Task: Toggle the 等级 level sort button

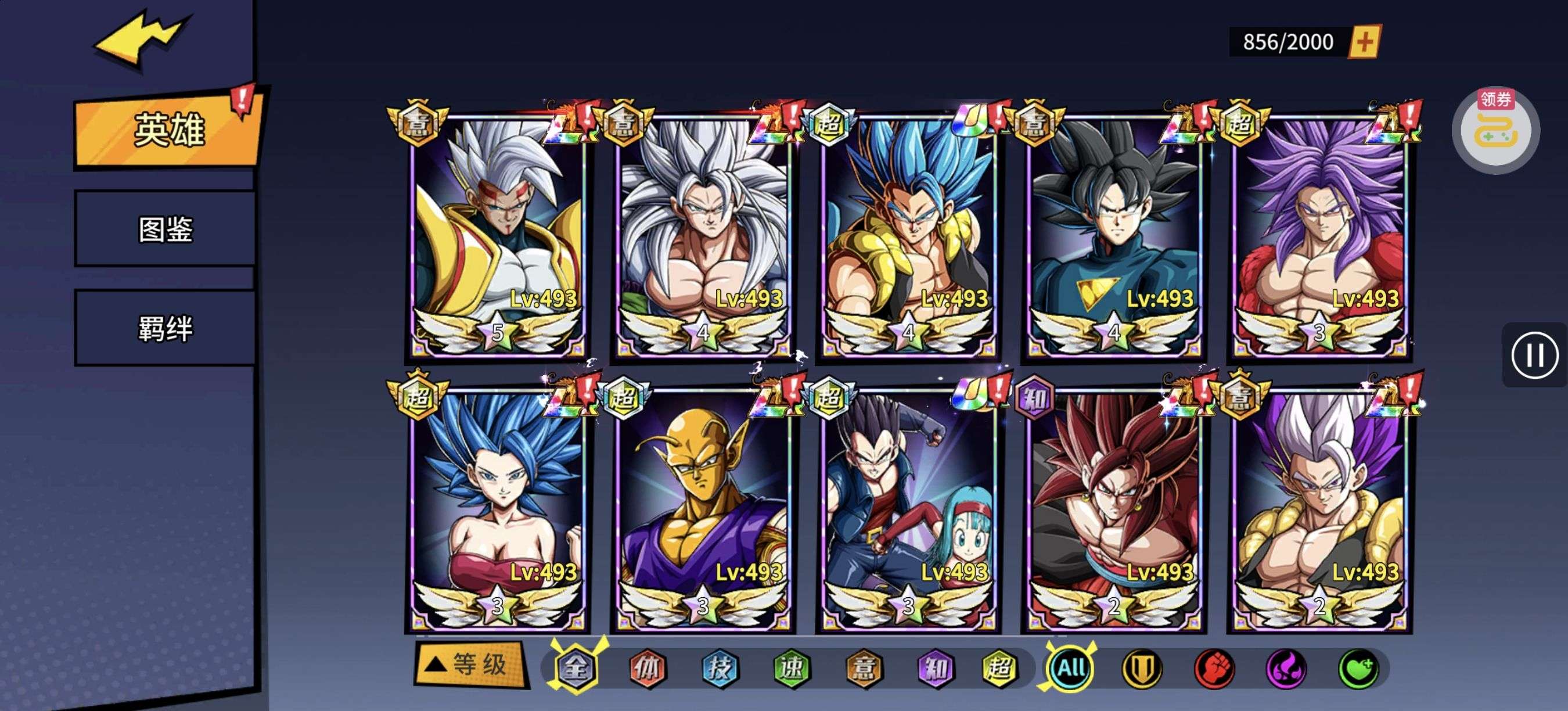Action: pos(470,664)
